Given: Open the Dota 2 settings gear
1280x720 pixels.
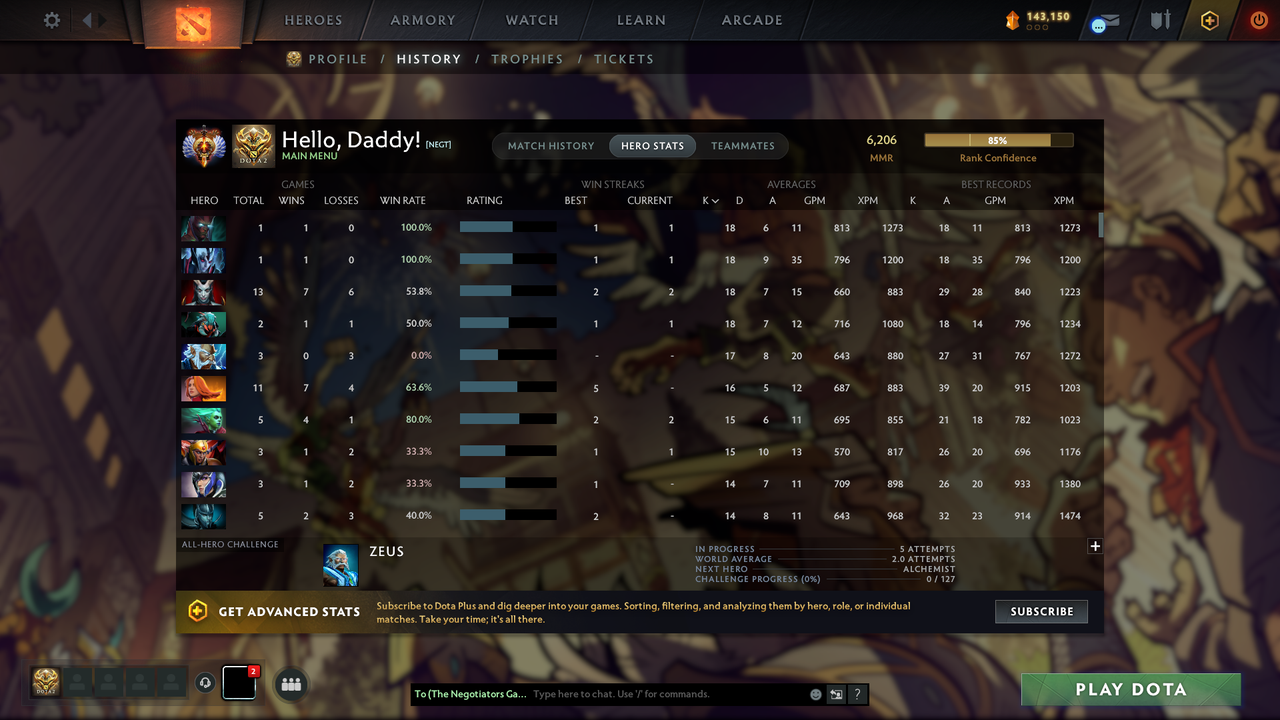Looking at the screenshot, I should pyautogui.click(x=51, y=19).
